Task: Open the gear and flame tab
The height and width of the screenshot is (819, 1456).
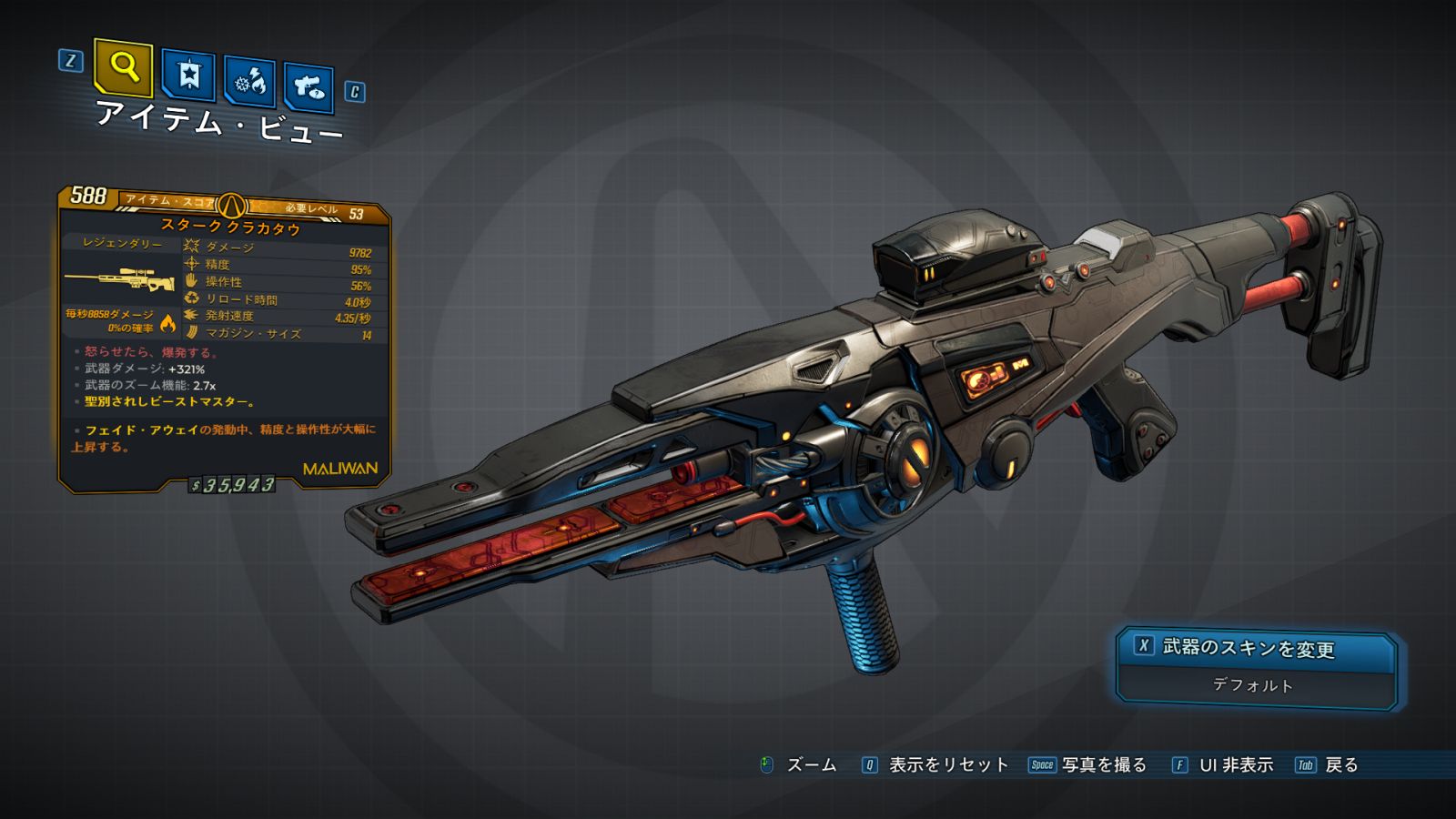Action: pyautogui.click(x=250, y=82)
